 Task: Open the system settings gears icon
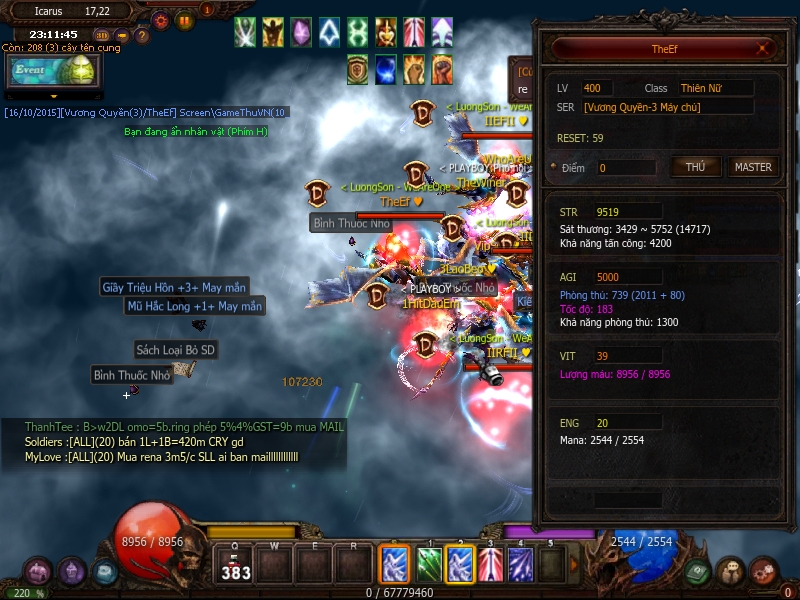point(763,571)
